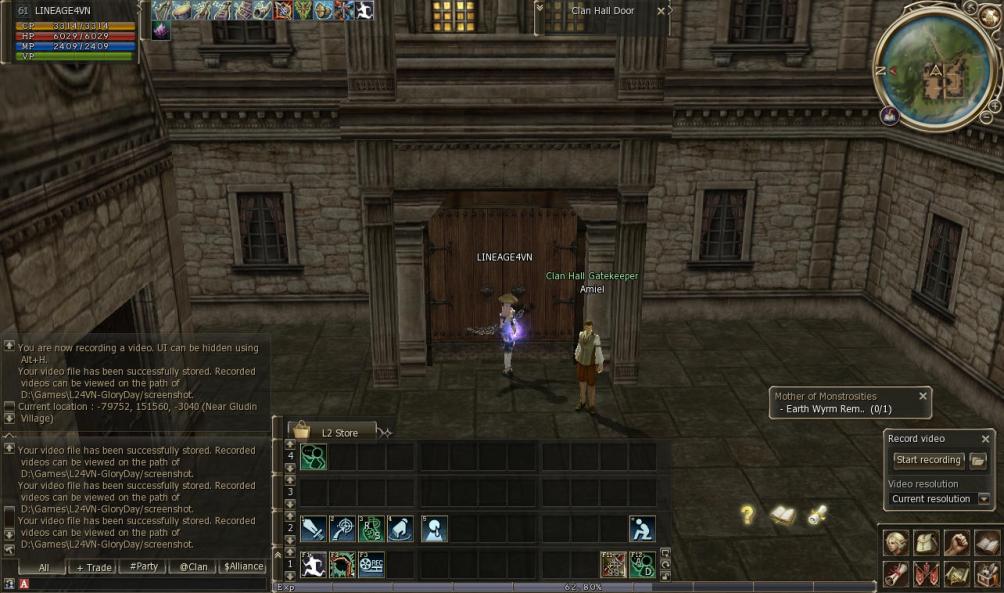This screenshot has height=593, width=1004.
Task: Close the Clan Hall Door target window
Action: point(660,11)
